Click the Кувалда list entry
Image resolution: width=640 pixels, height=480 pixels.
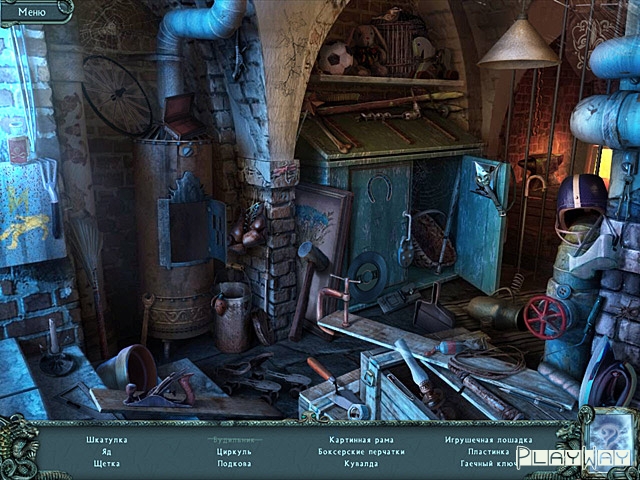tap(361, 464)
